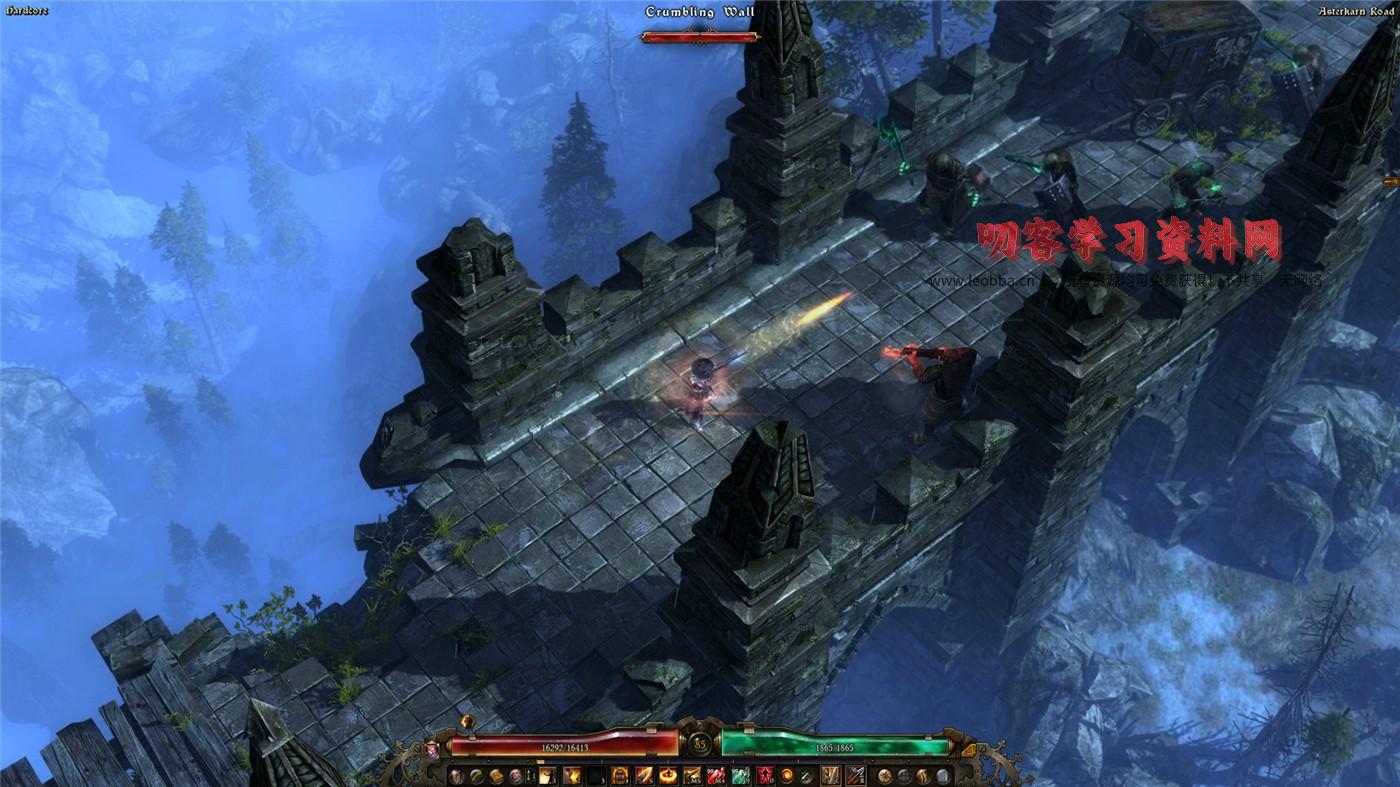Cast the red skill bound to M4
This screenshot has height=787, width=1400.
point(716,777)
